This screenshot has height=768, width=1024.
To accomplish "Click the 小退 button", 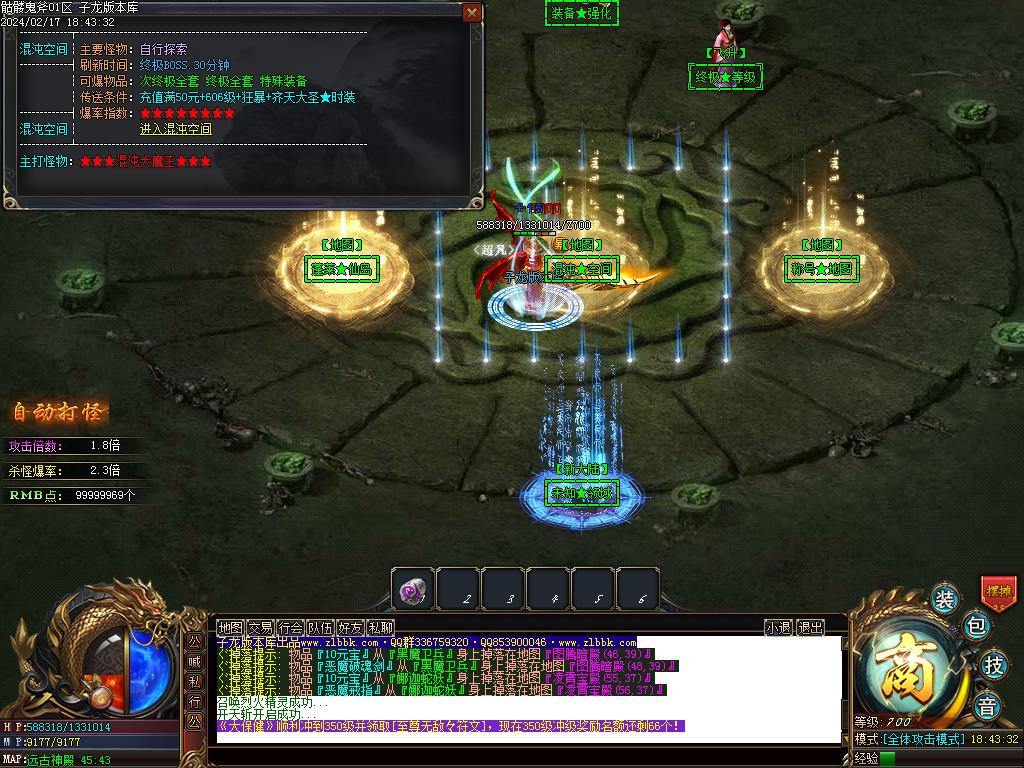I will click(x=779, y=628).
